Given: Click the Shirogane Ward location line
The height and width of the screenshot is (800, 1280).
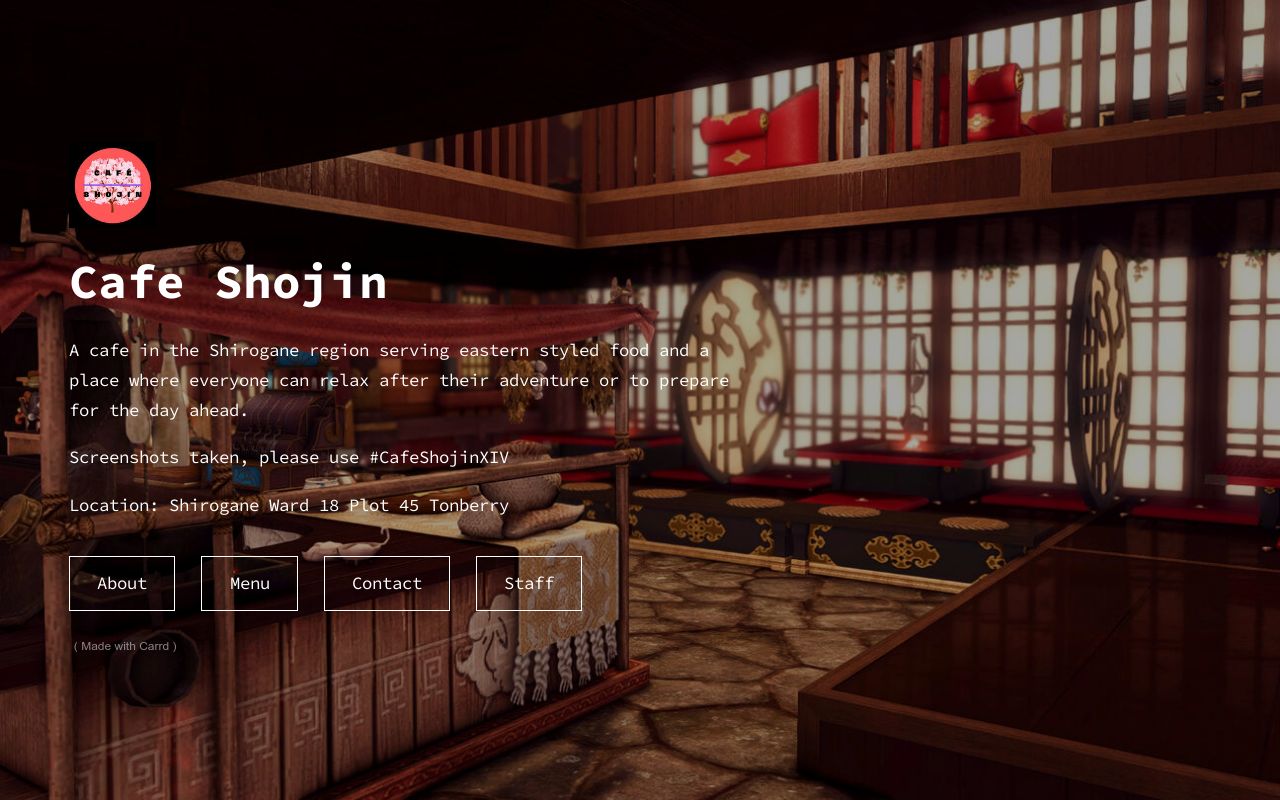Looking at the screenshot, I should tap(289, 505).
